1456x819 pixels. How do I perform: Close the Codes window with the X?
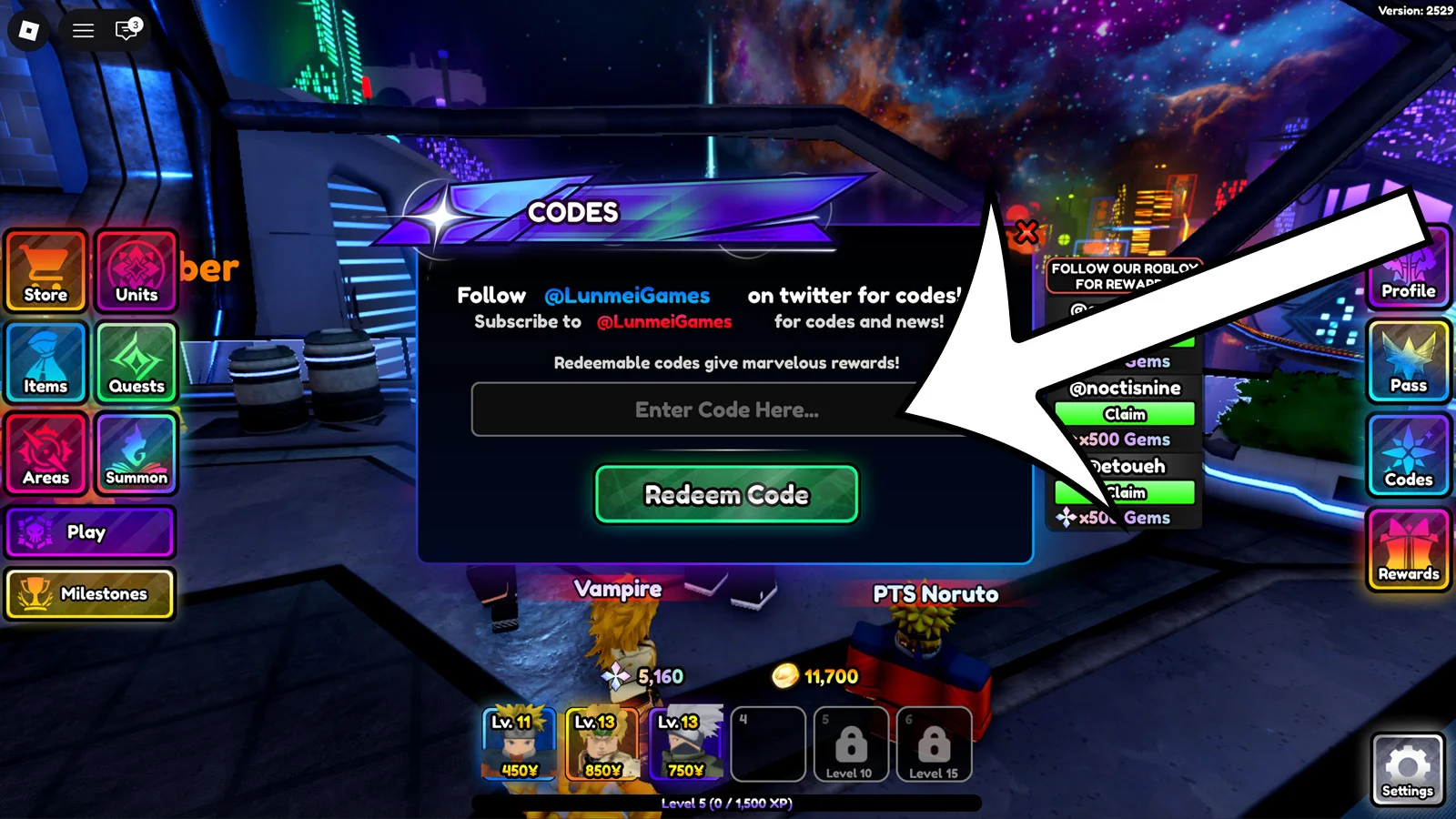pos(1026,232)
